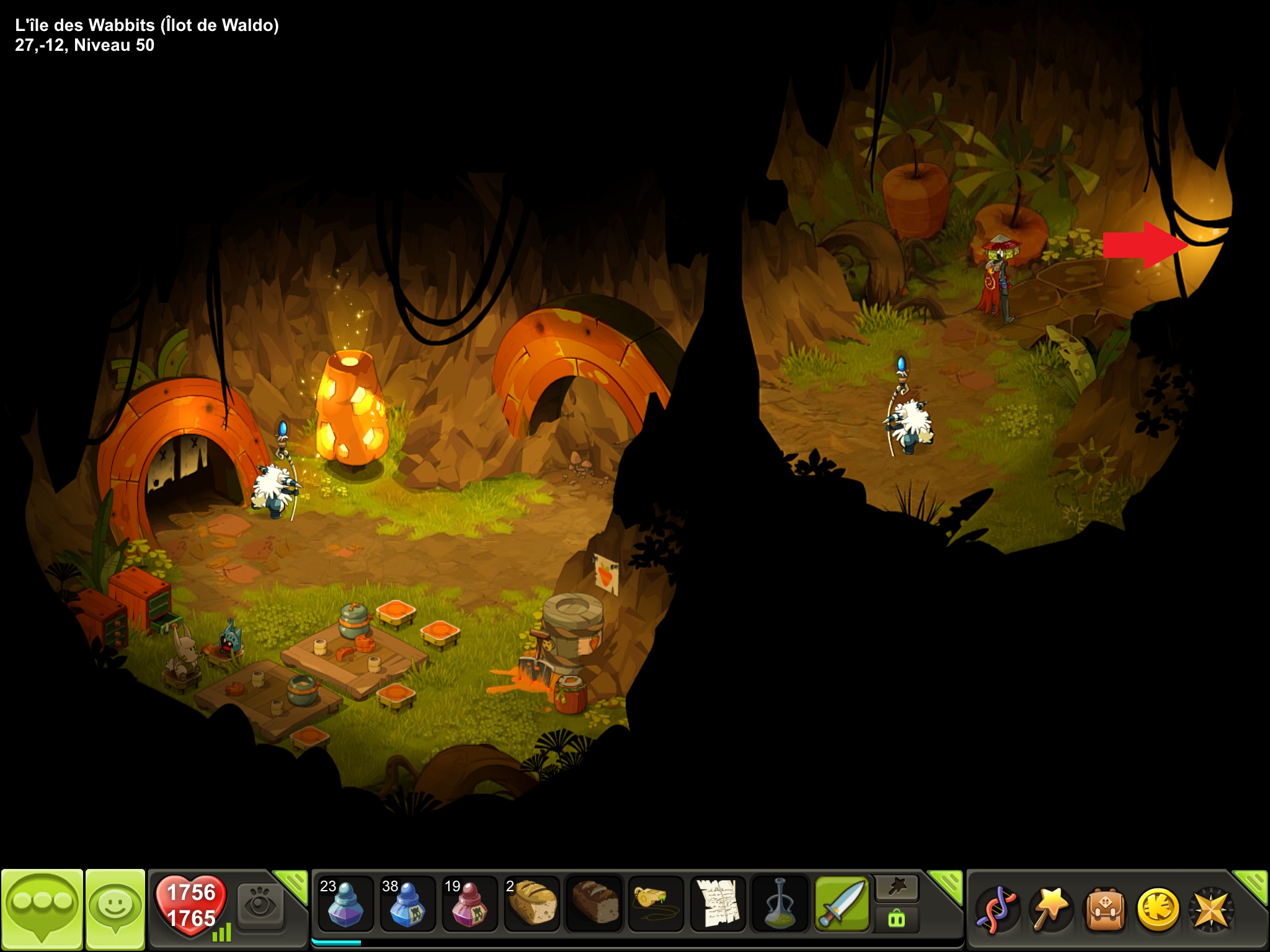Open the compass star map

coord(1210,910)
